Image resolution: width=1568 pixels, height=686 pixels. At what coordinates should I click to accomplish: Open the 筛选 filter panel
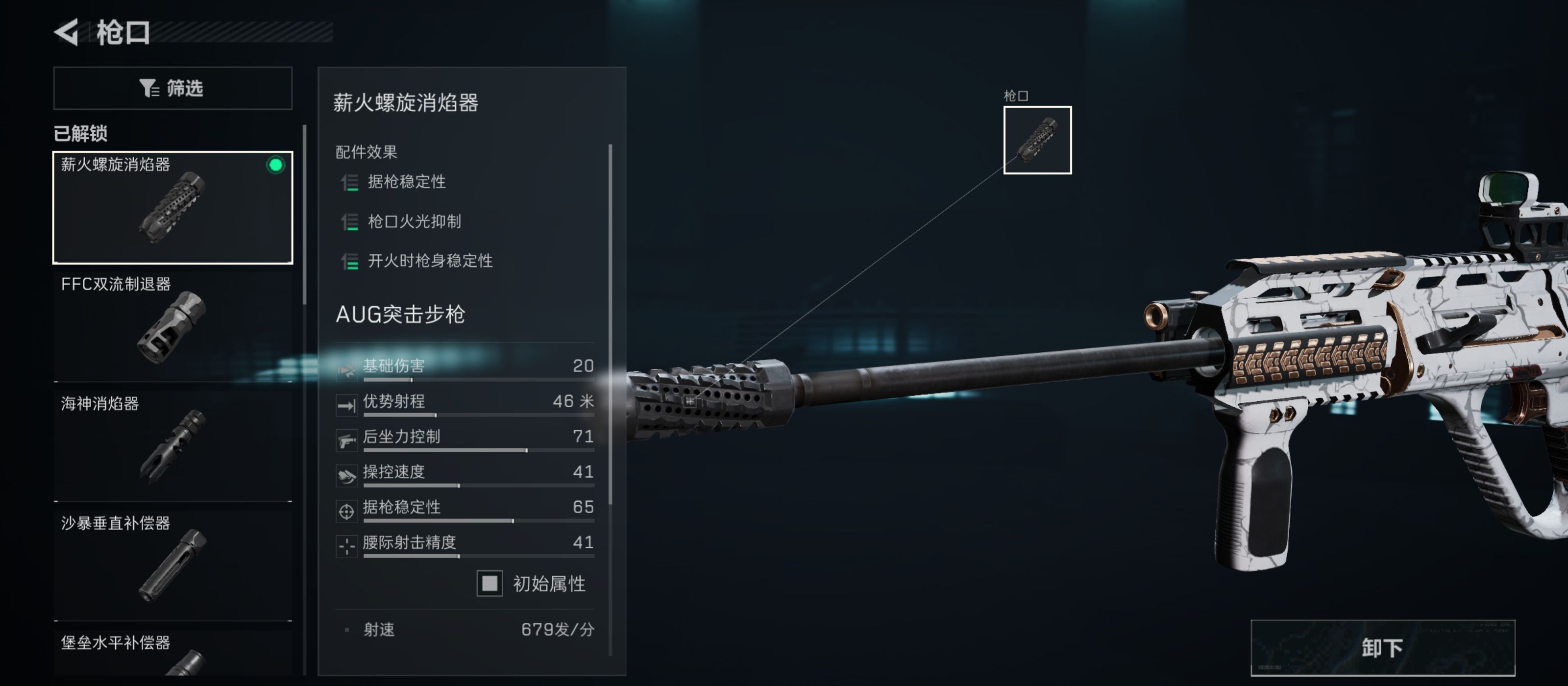click(172, 88)
